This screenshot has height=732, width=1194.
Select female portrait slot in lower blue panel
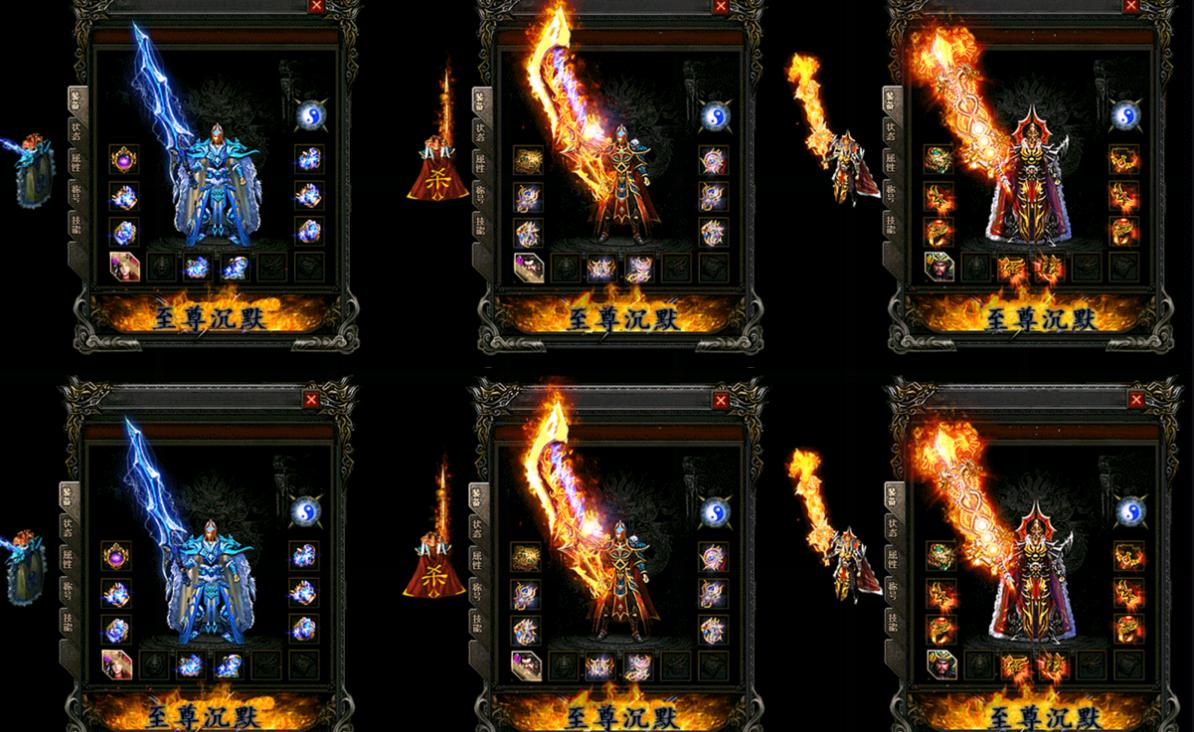[116, 664]
